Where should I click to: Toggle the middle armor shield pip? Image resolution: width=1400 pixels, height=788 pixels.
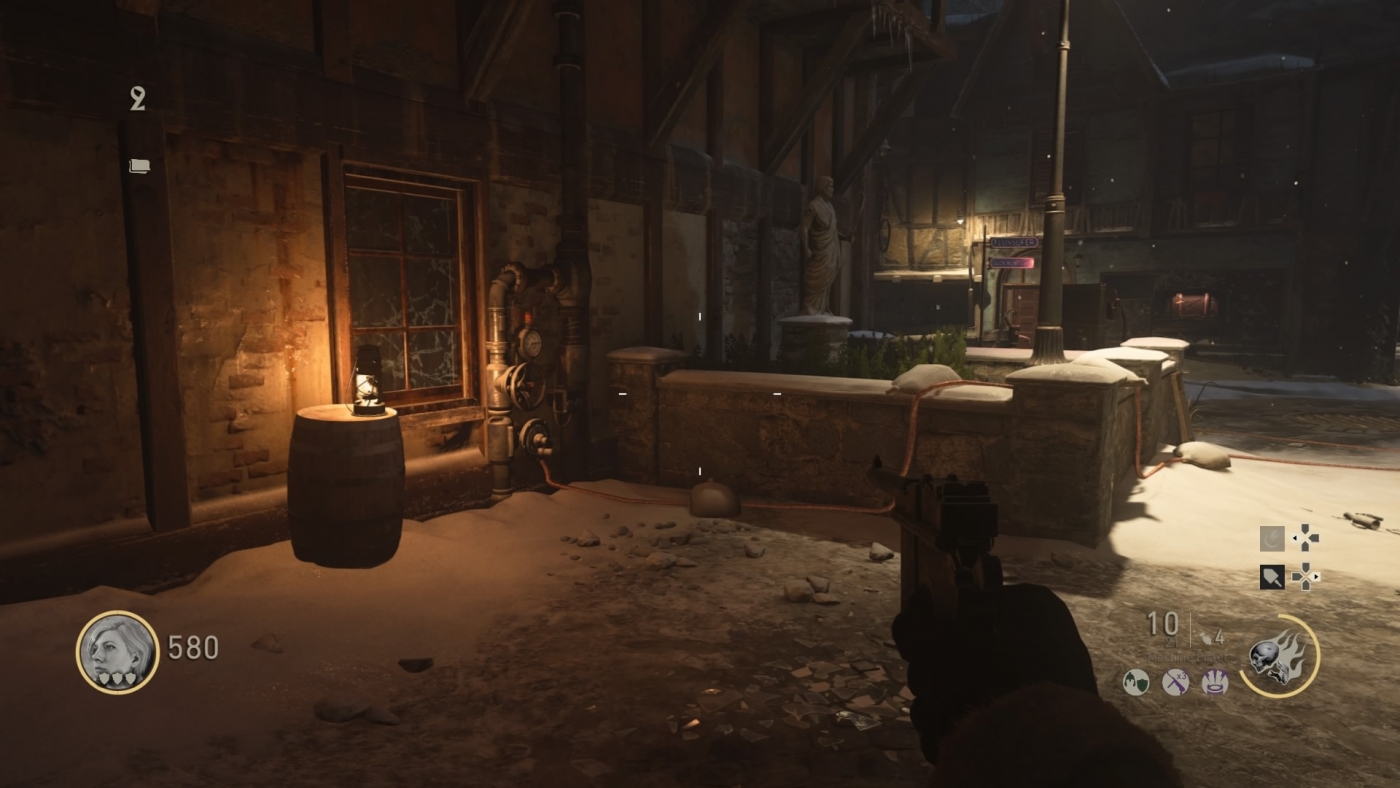pos(117,678)
